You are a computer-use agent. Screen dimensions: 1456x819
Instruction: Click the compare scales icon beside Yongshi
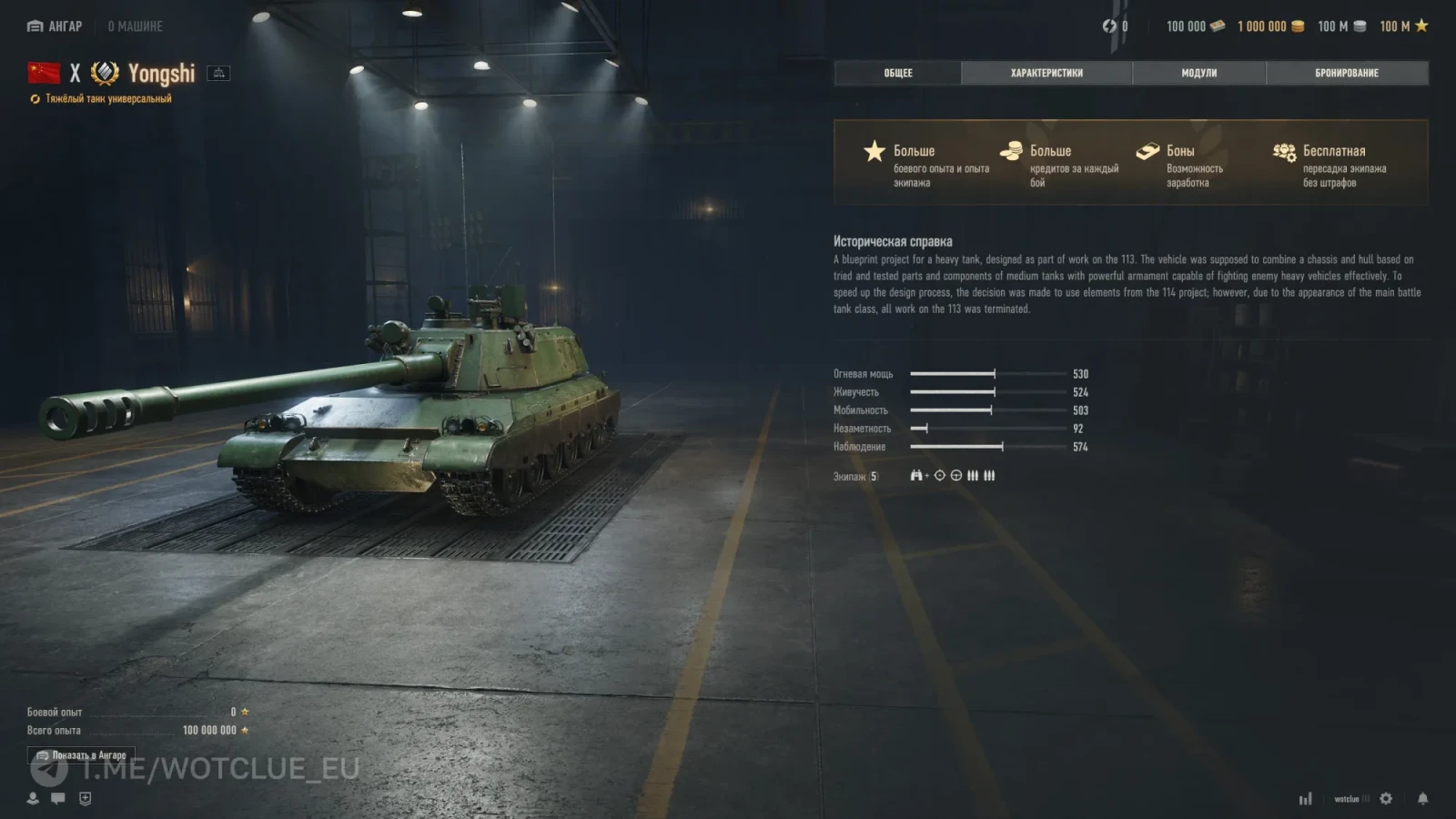[x=218, y=73]
